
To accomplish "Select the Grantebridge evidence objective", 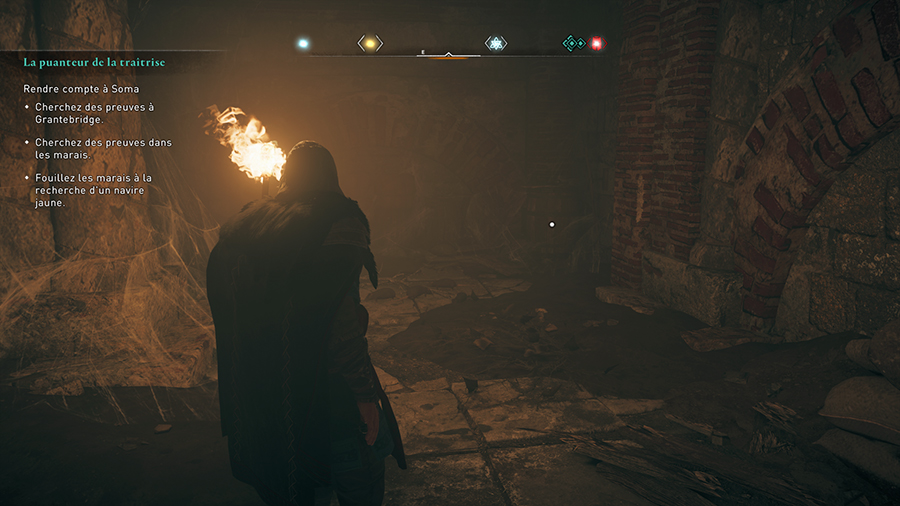I will point(94,113).
